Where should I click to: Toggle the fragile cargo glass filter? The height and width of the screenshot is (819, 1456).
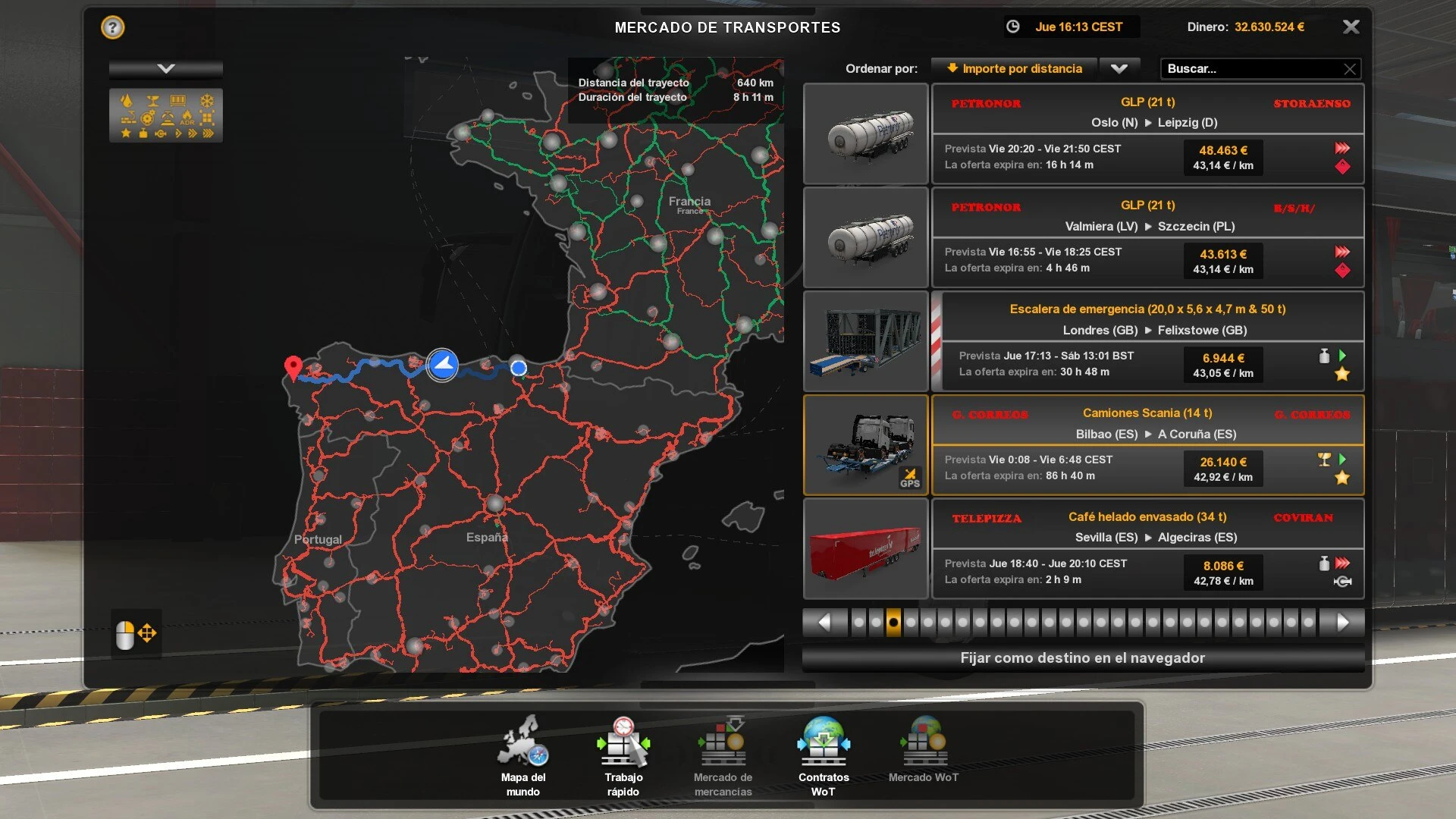click(x=153, y=101)
